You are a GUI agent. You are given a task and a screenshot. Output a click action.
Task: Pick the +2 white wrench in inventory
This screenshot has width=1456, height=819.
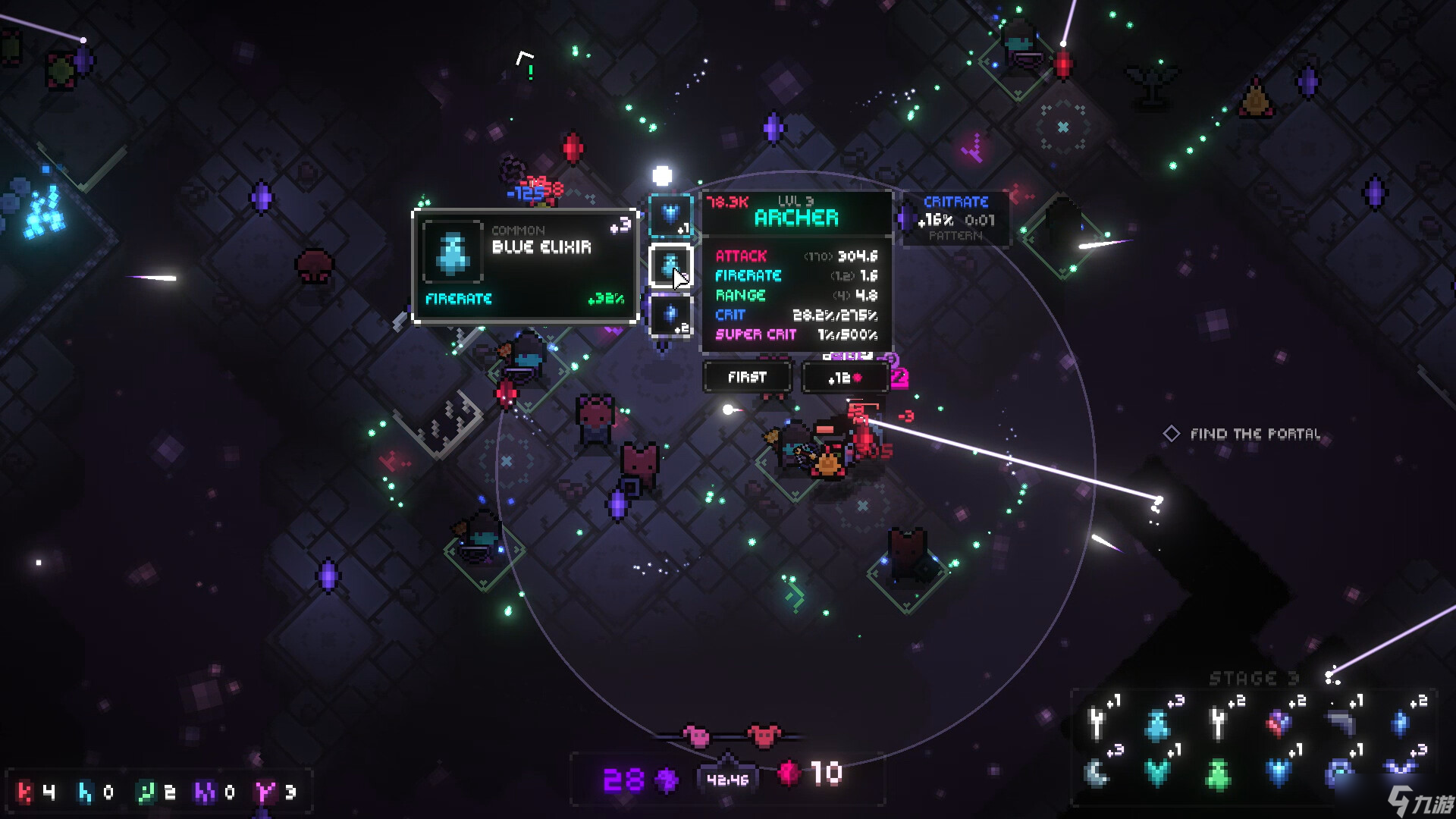click(1219, 723)
